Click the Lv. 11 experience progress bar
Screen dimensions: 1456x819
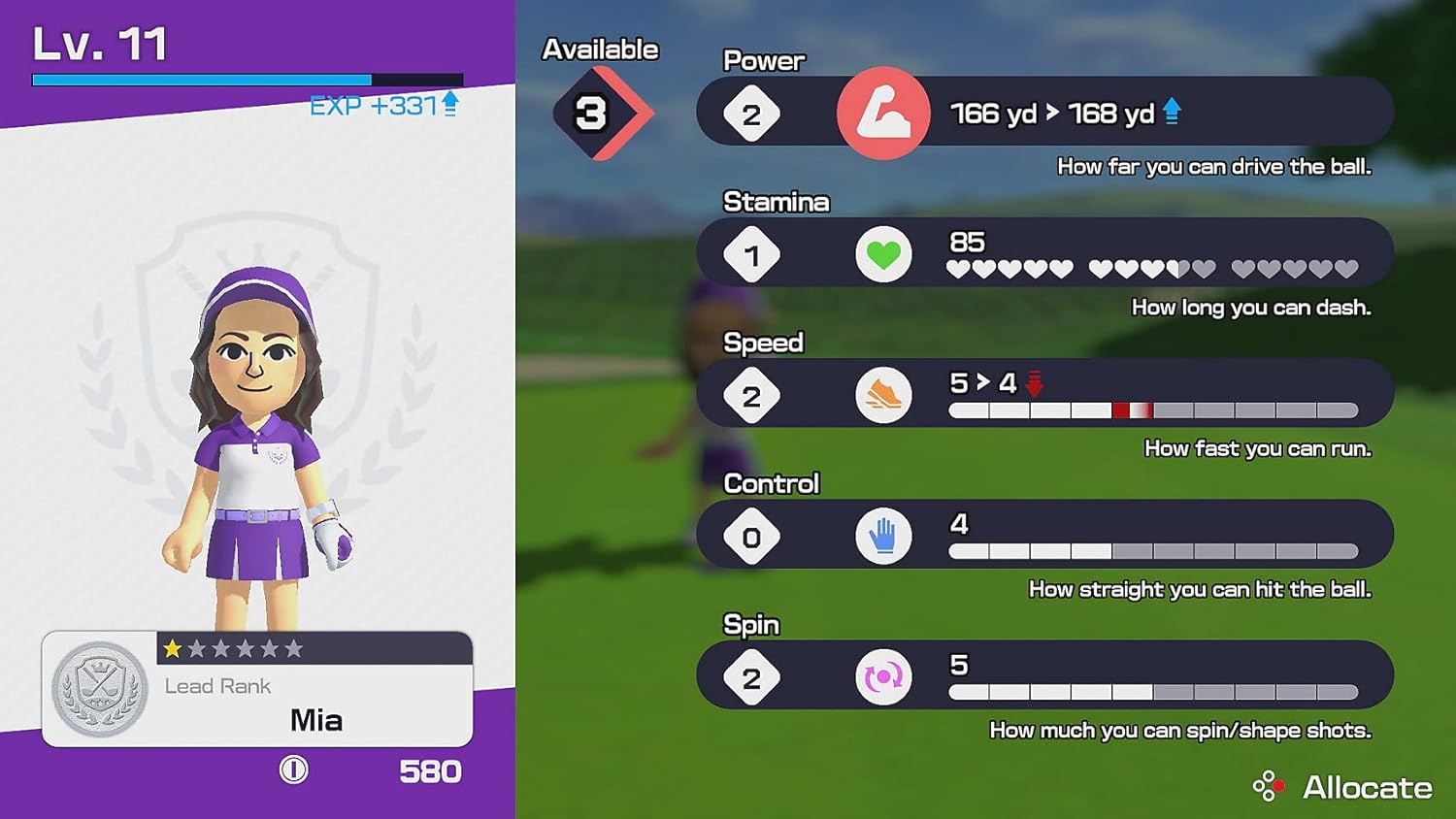point(248,78)
